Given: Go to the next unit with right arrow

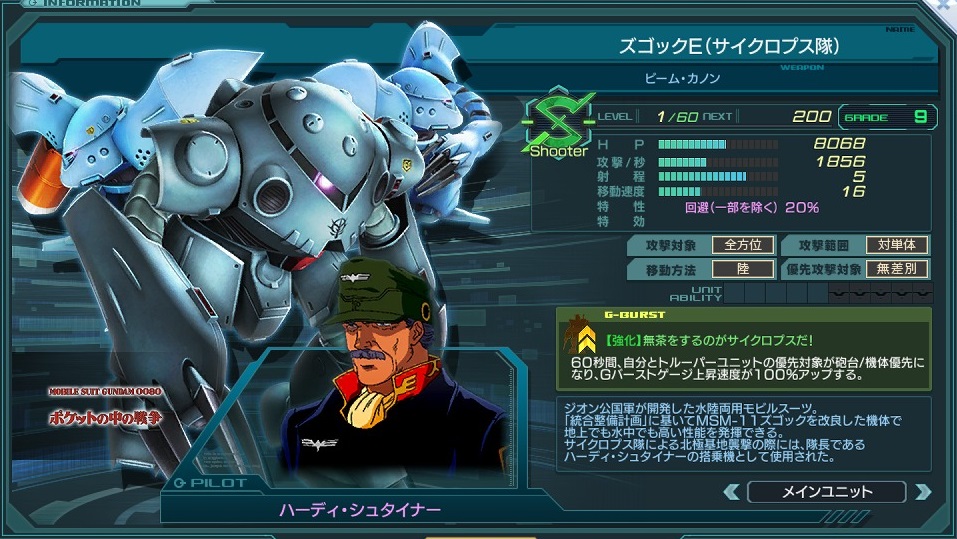Looking at the screenshot, I should (922, 492).
